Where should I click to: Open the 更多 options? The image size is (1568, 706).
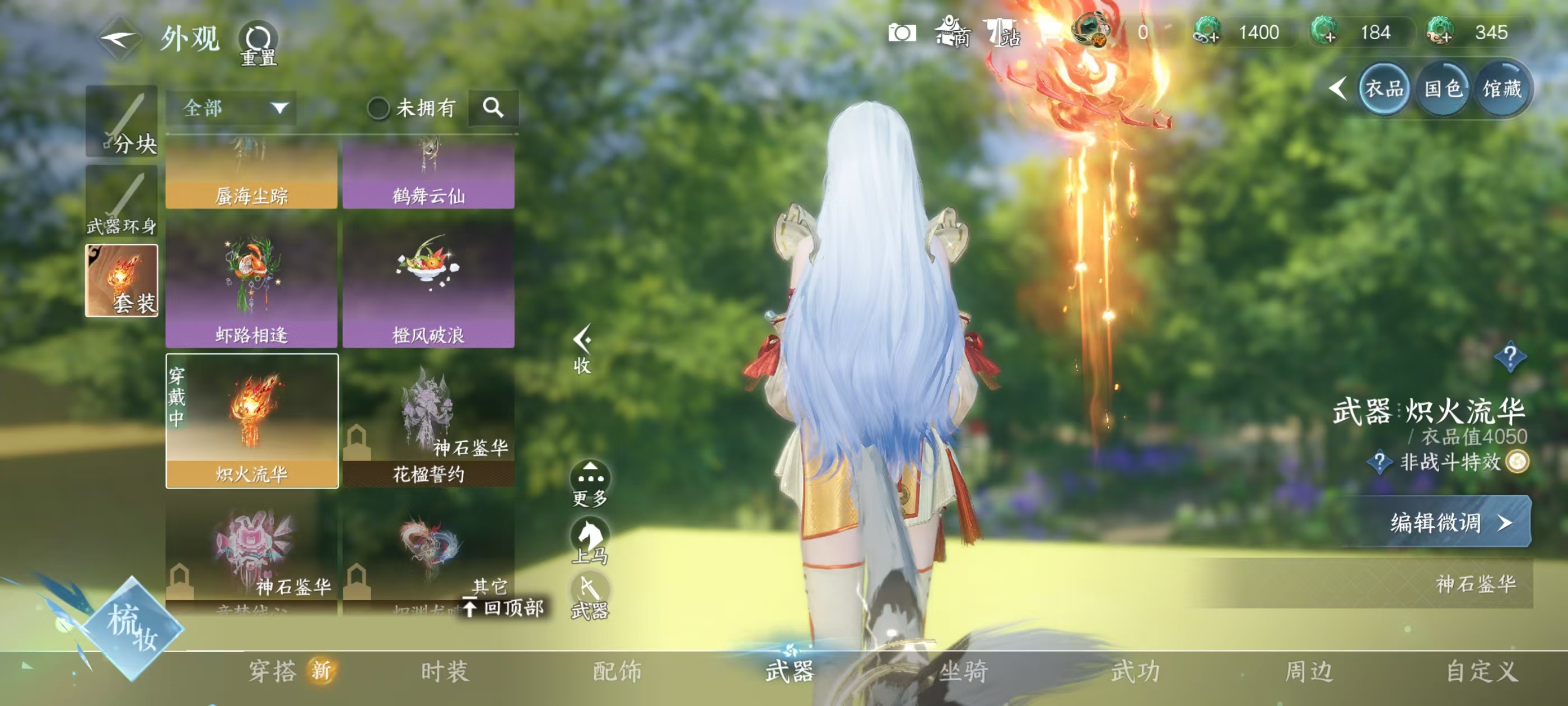click(x=590, y=484)
